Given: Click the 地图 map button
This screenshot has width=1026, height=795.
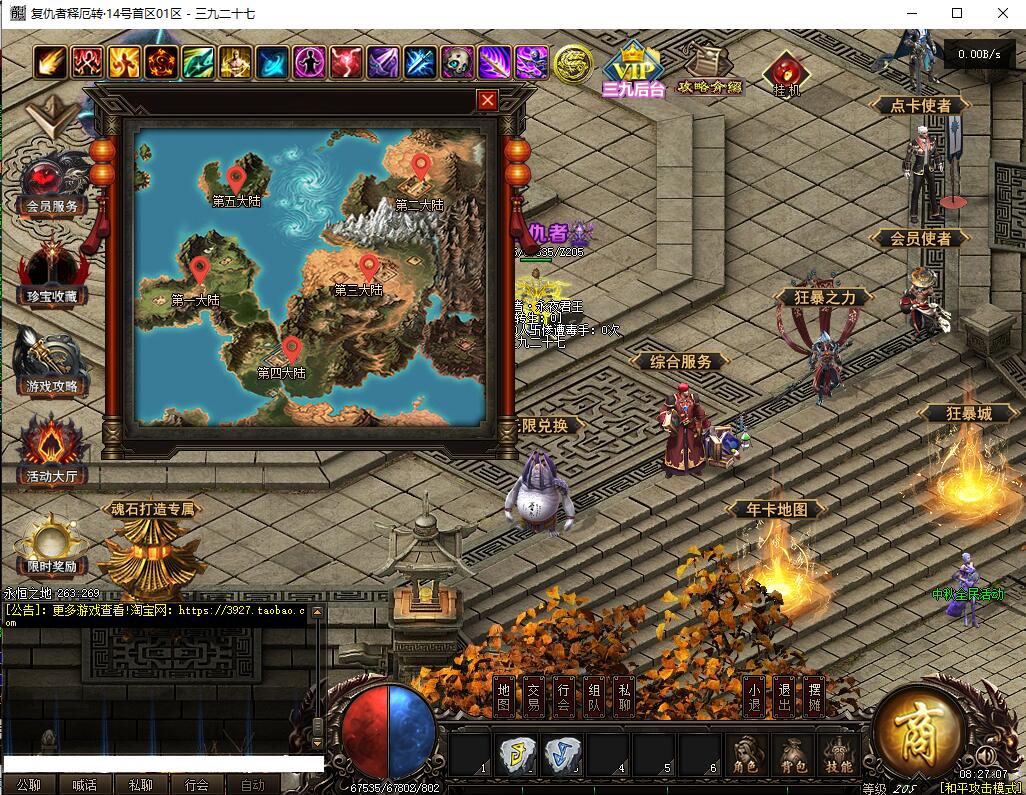Looking at the screenshot, I should click(x=504, y=697).
